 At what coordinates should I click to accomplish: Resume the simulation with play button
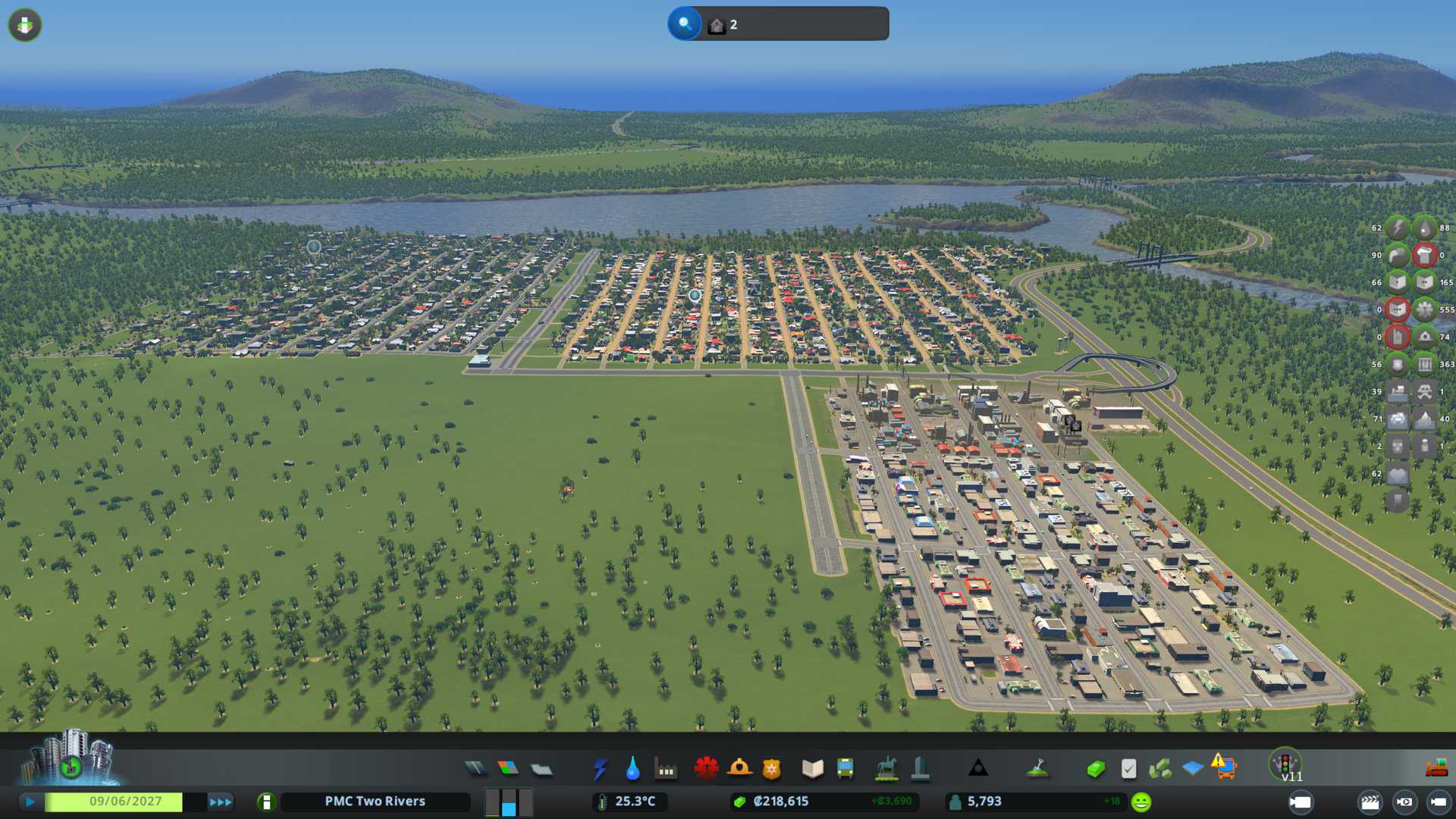[x=30, y=802]
